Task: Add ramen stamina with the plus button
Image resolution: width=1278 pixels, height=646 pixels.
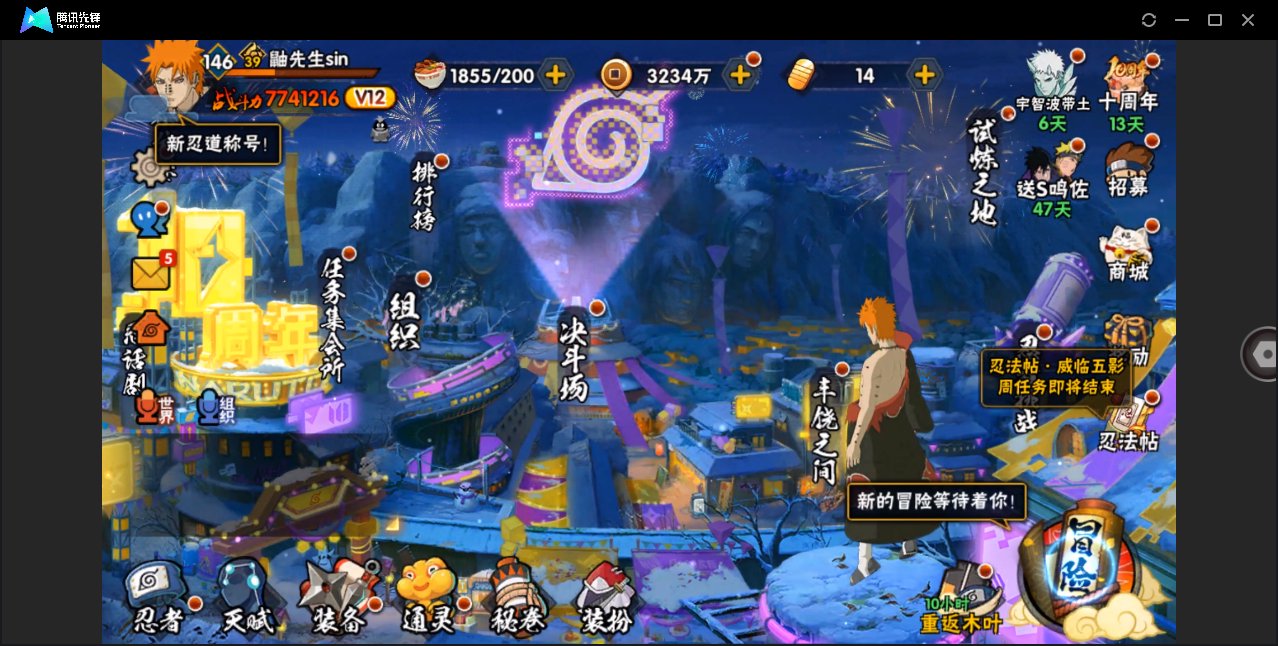Action: tap(555, 75)
